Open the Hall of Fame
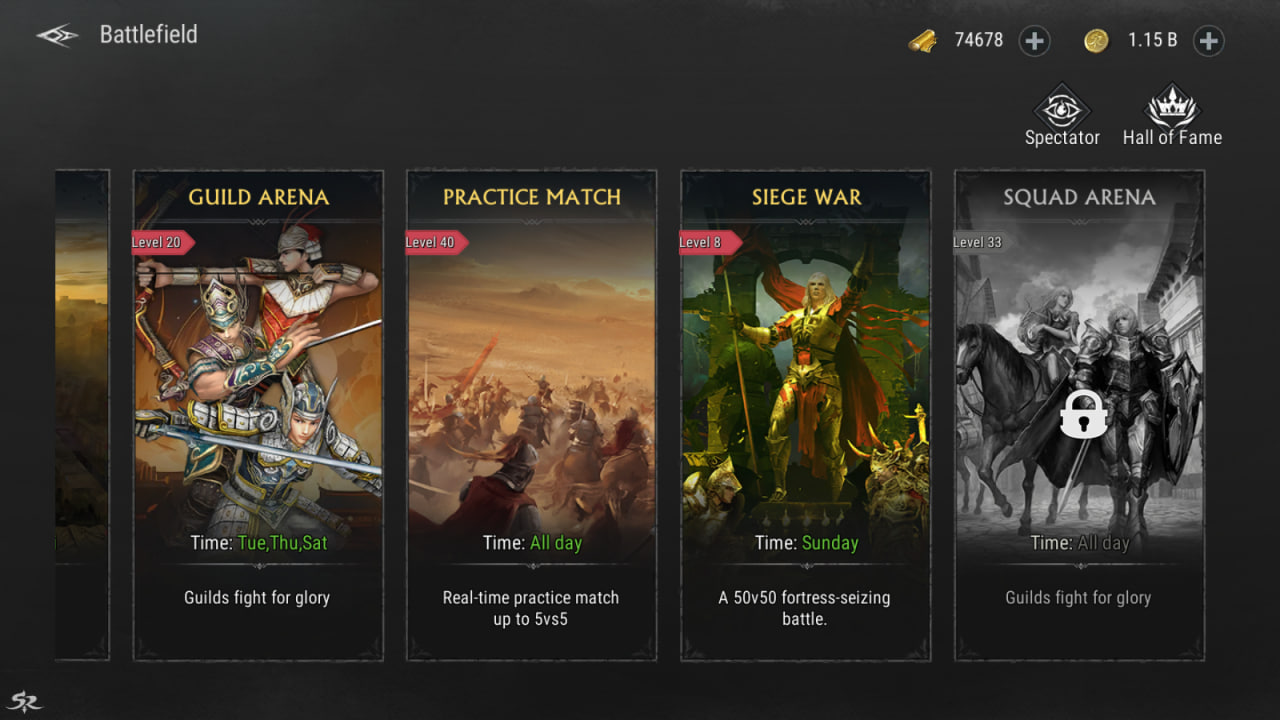Image resolution: width=1280 pixels, height=720 pixels. pyautogui.click(x=1172, y=116)
